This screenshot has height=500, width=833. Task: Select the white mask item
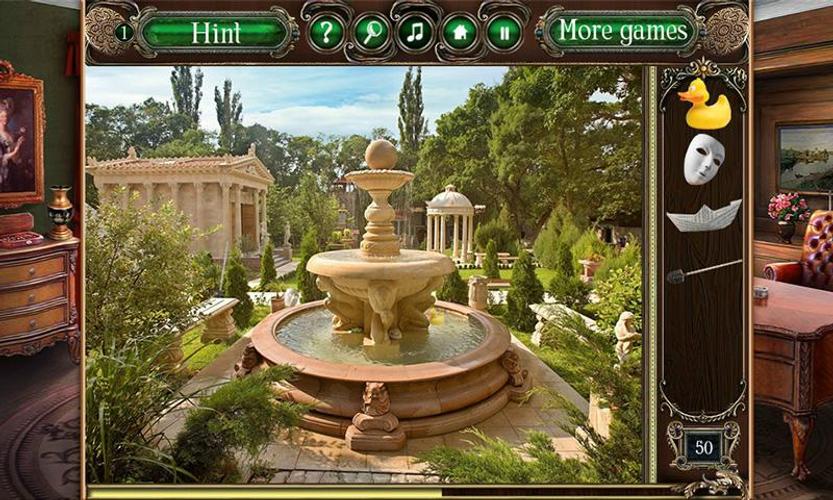pos(703,159)
